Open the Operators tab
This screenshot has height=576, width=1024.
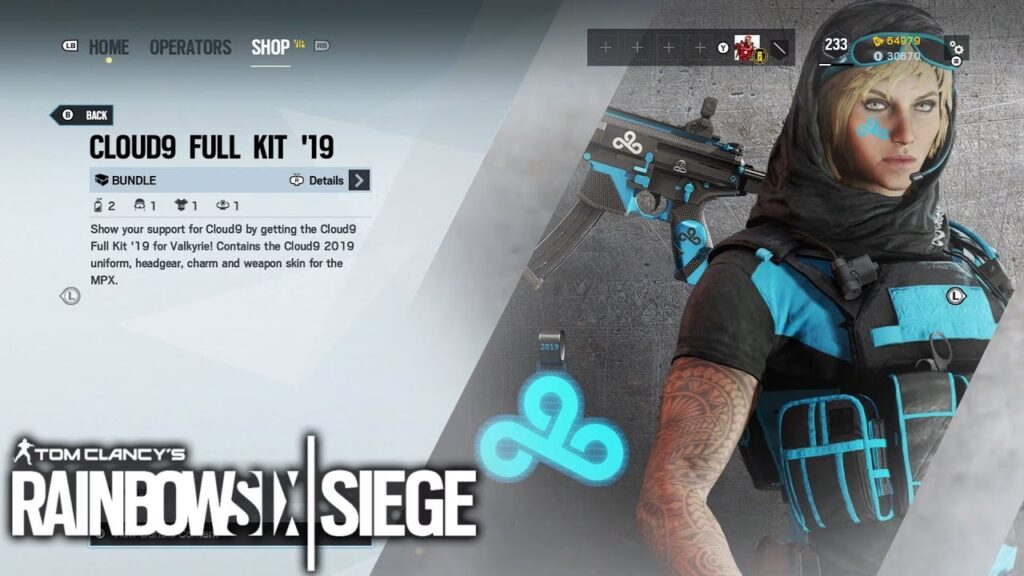190,47
